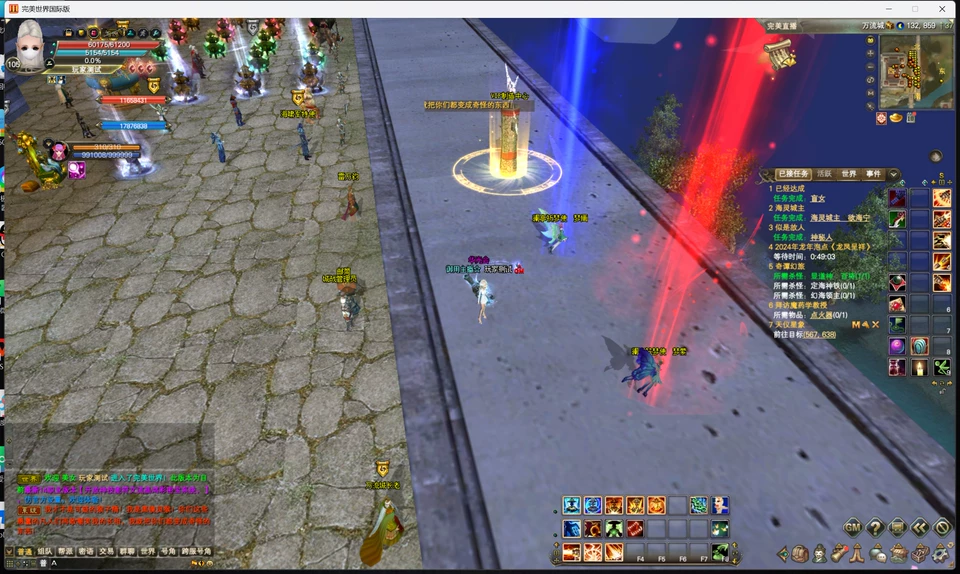The width and height of the screenshot is (960, 574).
Task: Switch to the 已接任务 quest tab
Action: point(793,174)
